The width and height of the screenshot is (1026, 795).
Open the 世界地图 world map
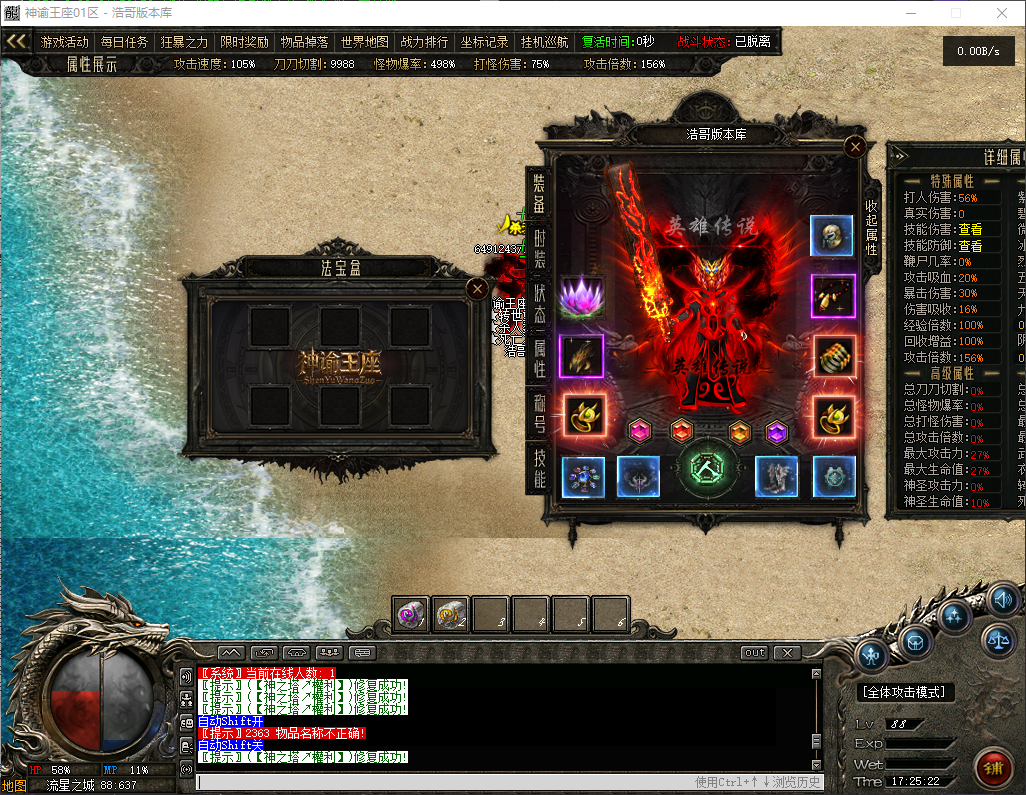coord(364,42)
